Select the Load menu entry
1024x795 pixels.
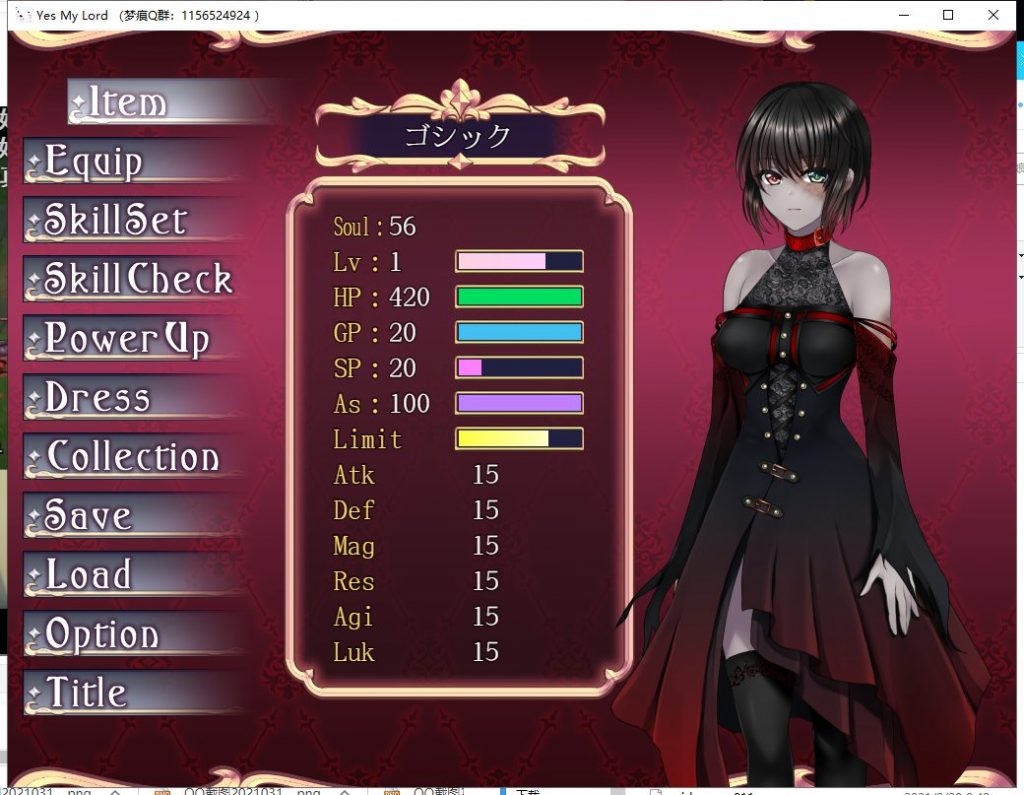click(x=89, y=575)
